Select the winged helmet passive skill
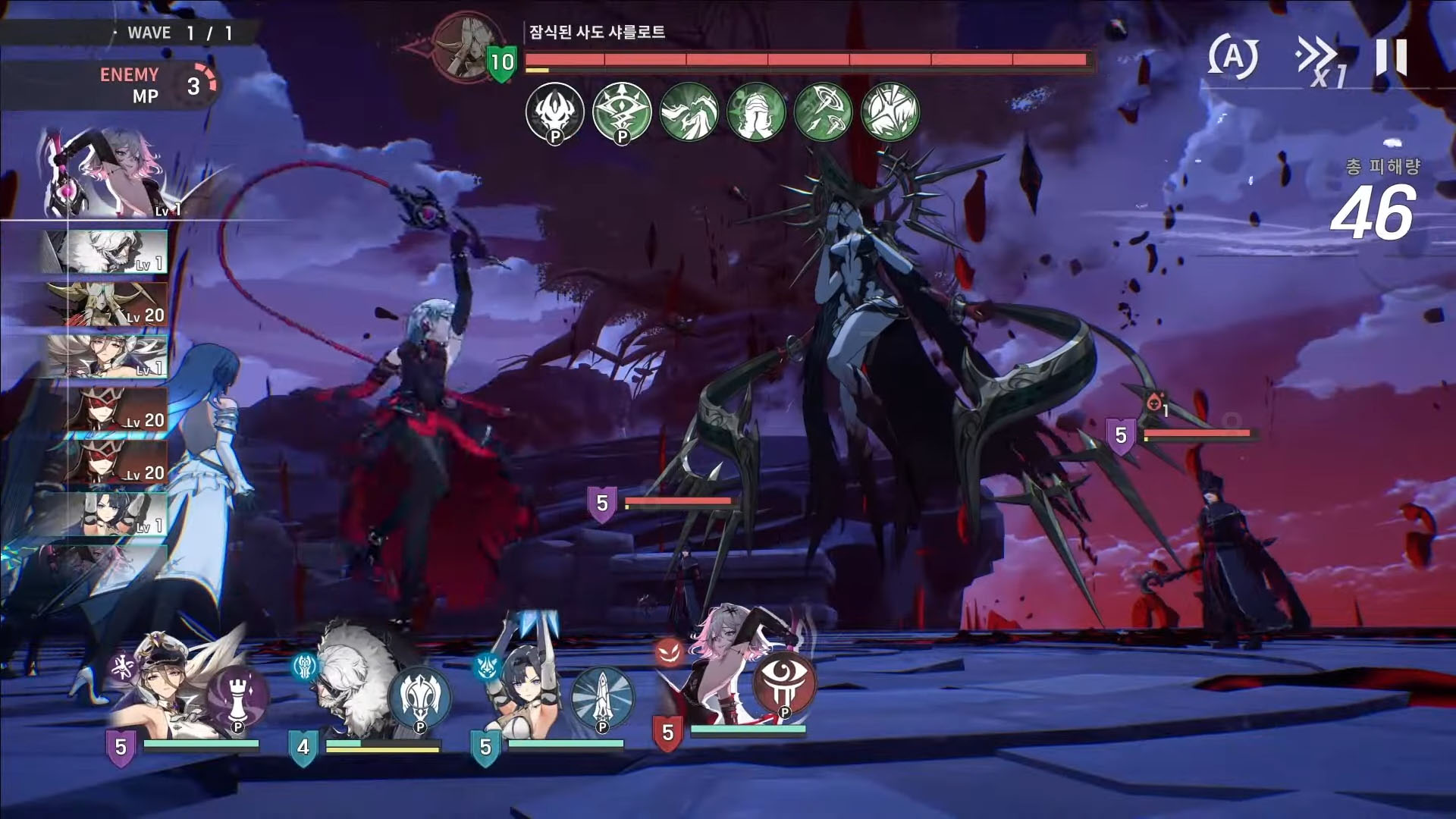Image resolution: width=1456 pixels, height=819 pixels. (x=419, y=698)
